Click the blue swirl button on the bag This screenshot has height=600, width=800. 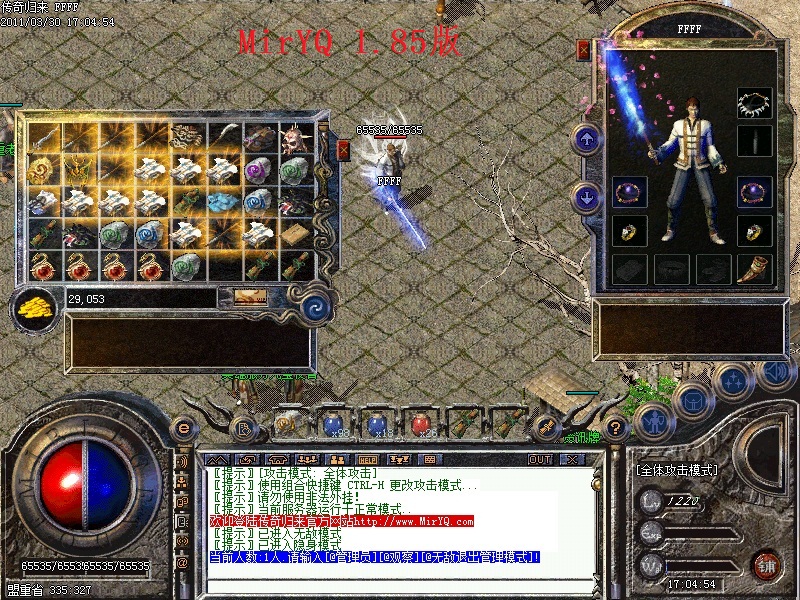316,304
